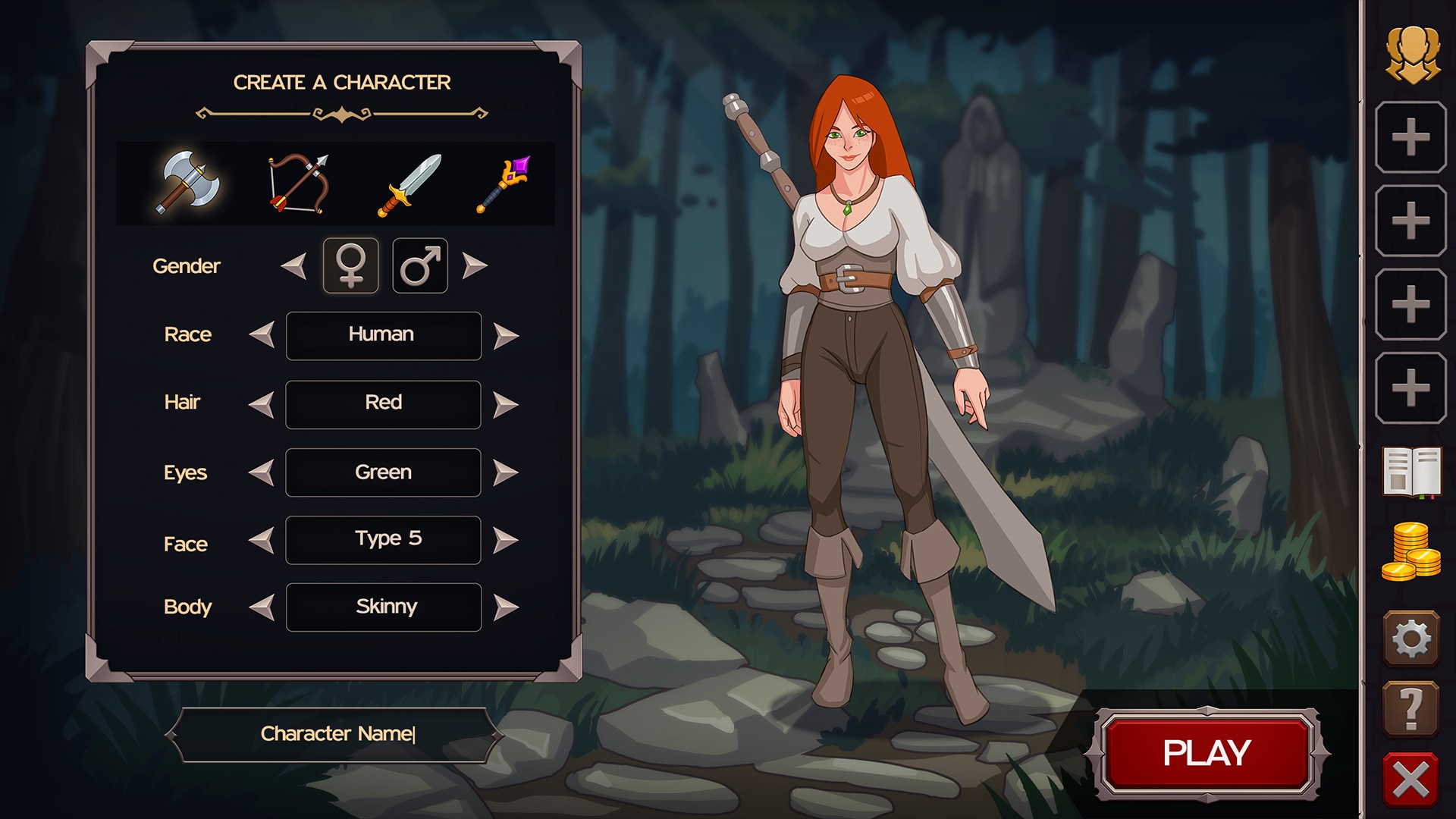1456x819 pixels.
Task: Pick the sword weapon
Action: tap(409, 184)
